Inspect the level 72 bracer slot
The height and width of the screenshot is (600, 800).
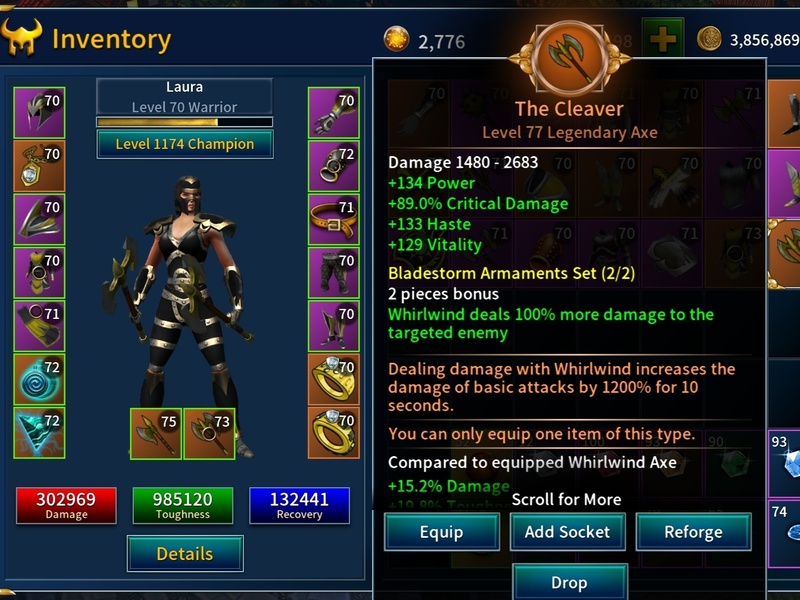[334, 166]
